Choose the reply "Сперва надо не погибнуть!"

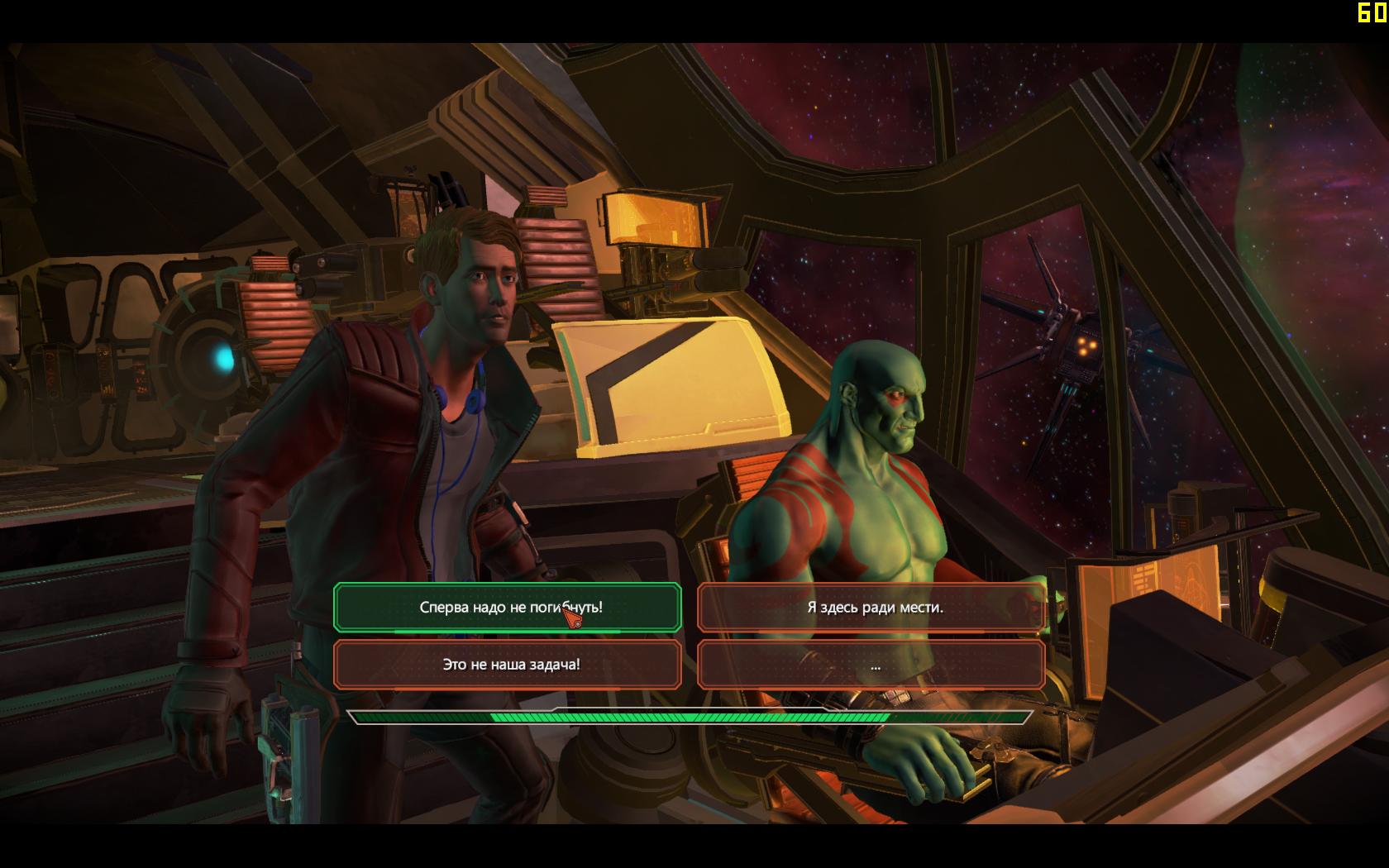pyautogui.click(x=507, y=608)
